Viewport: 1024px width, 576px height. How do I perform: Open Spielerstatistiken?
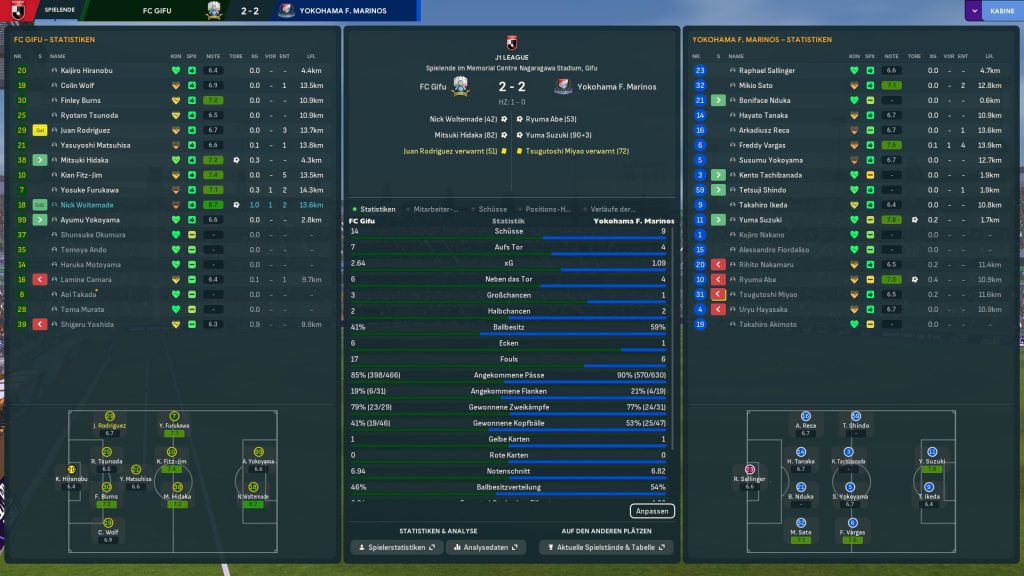coord(396,547)
